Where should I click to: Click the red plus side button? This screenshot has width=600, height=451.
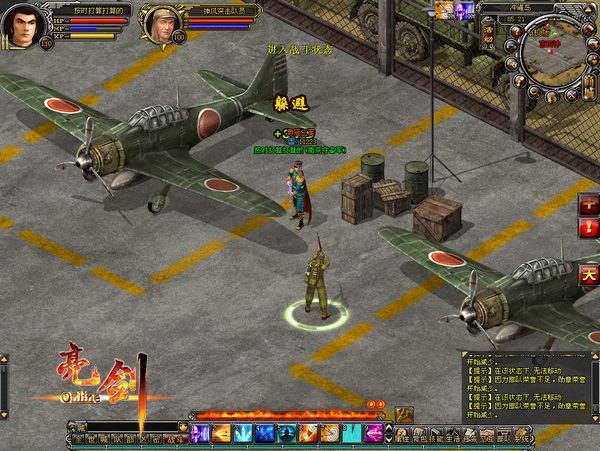pos(589,201)
